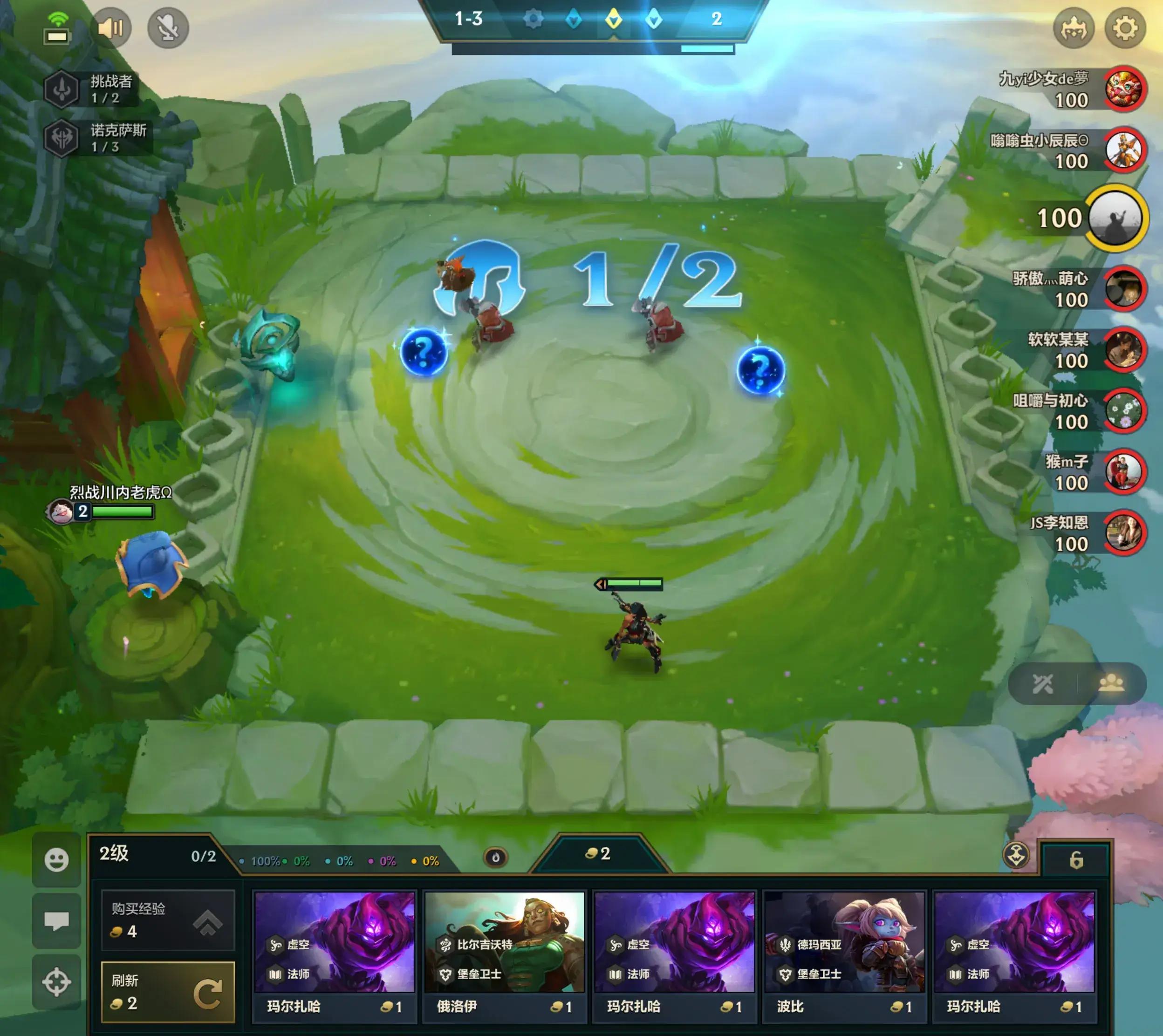View the 诺克萨斯 trait details
This screenshot has width=1163, height=1036.
click(x=97, y=138)
